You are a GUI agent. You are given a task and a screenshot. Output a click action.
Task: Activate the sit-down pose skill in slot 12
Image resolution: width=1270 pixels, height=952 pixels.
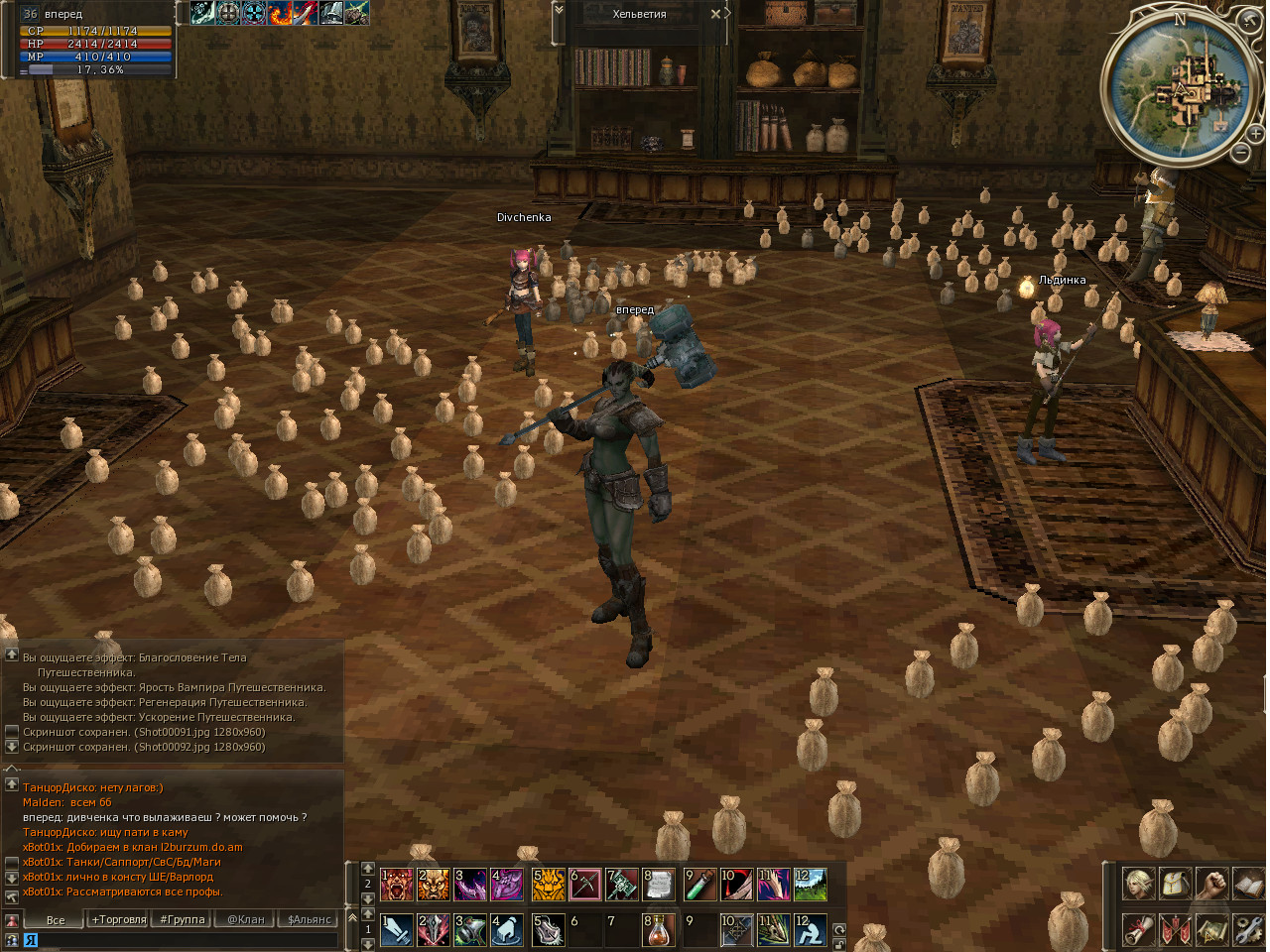[810, 930]
